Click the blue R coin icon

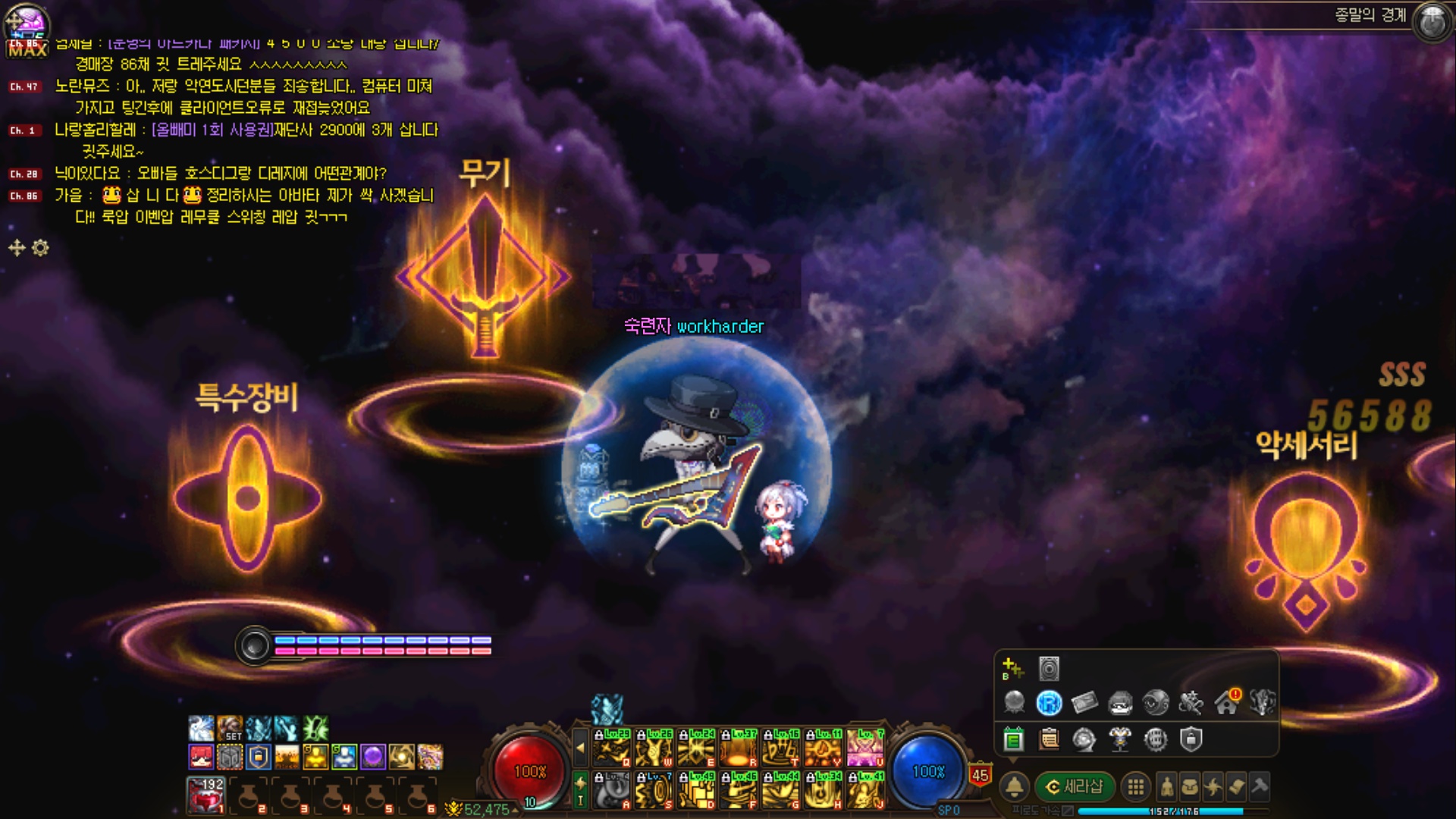click(x=1049, y=704)
